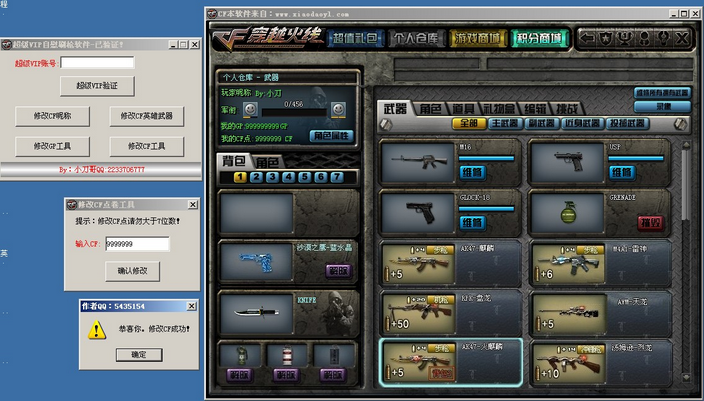
Task: Confirm with 确认修改 button
Action: click(x=131, y=270)
